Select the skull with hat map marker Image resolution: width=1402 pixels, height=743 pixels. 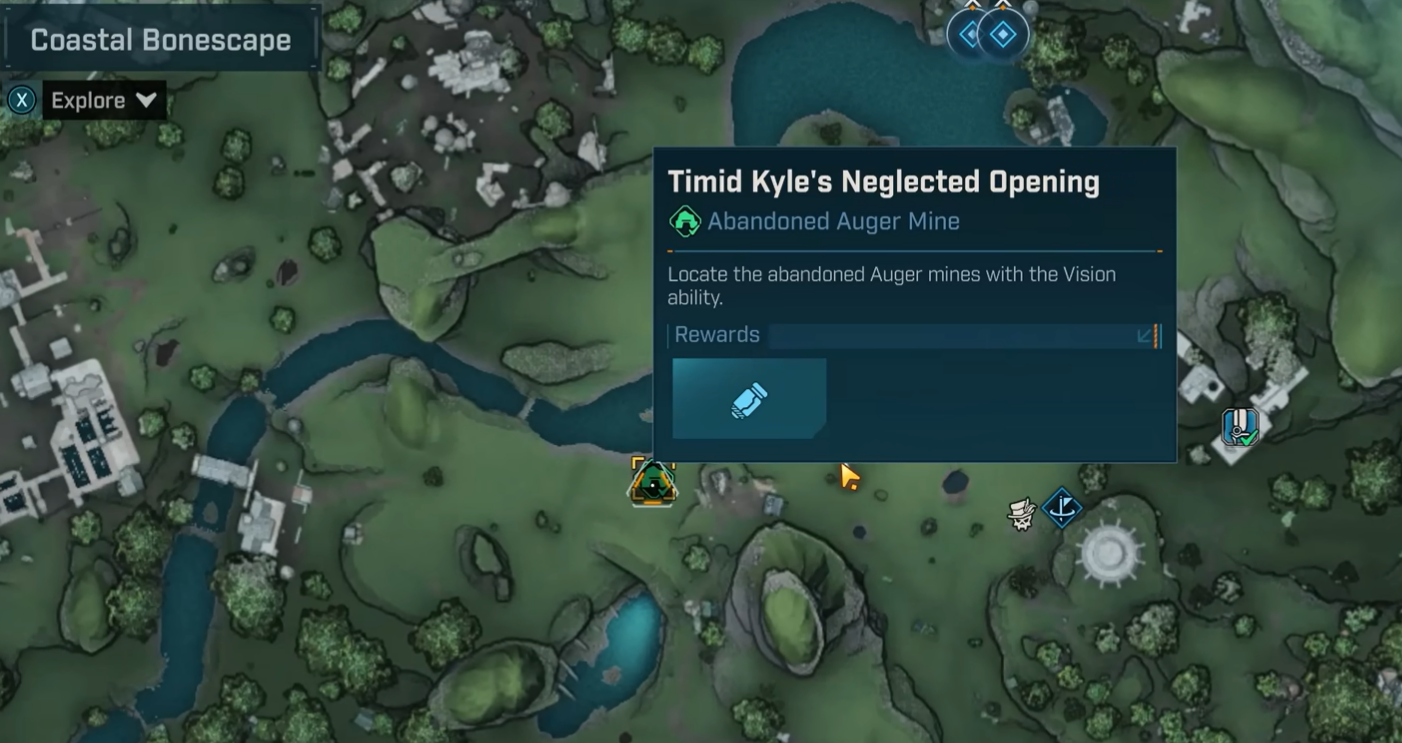click(1021, 514)
